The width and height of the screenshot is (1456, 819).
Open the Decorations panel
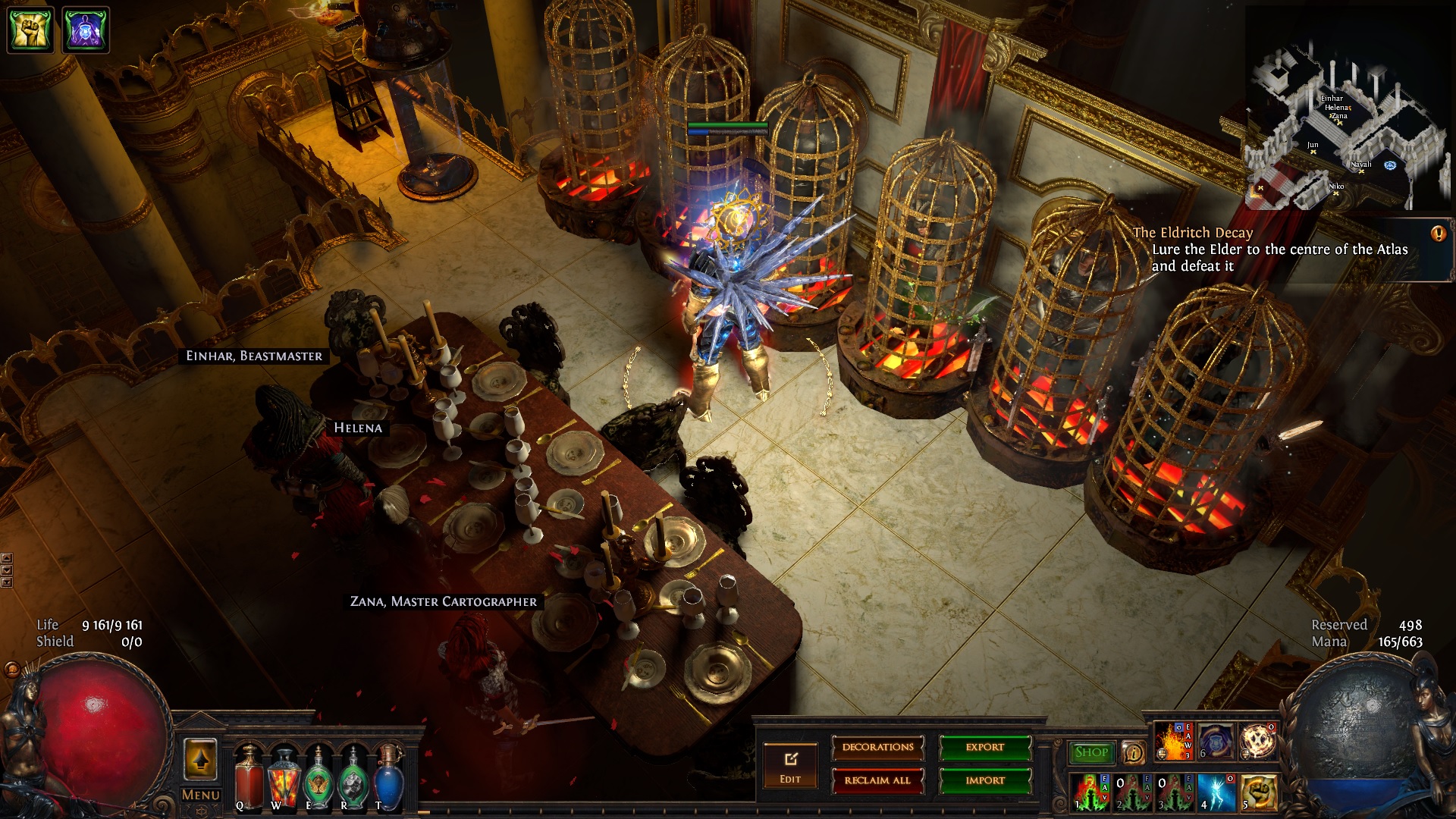(x=877, y=748)
